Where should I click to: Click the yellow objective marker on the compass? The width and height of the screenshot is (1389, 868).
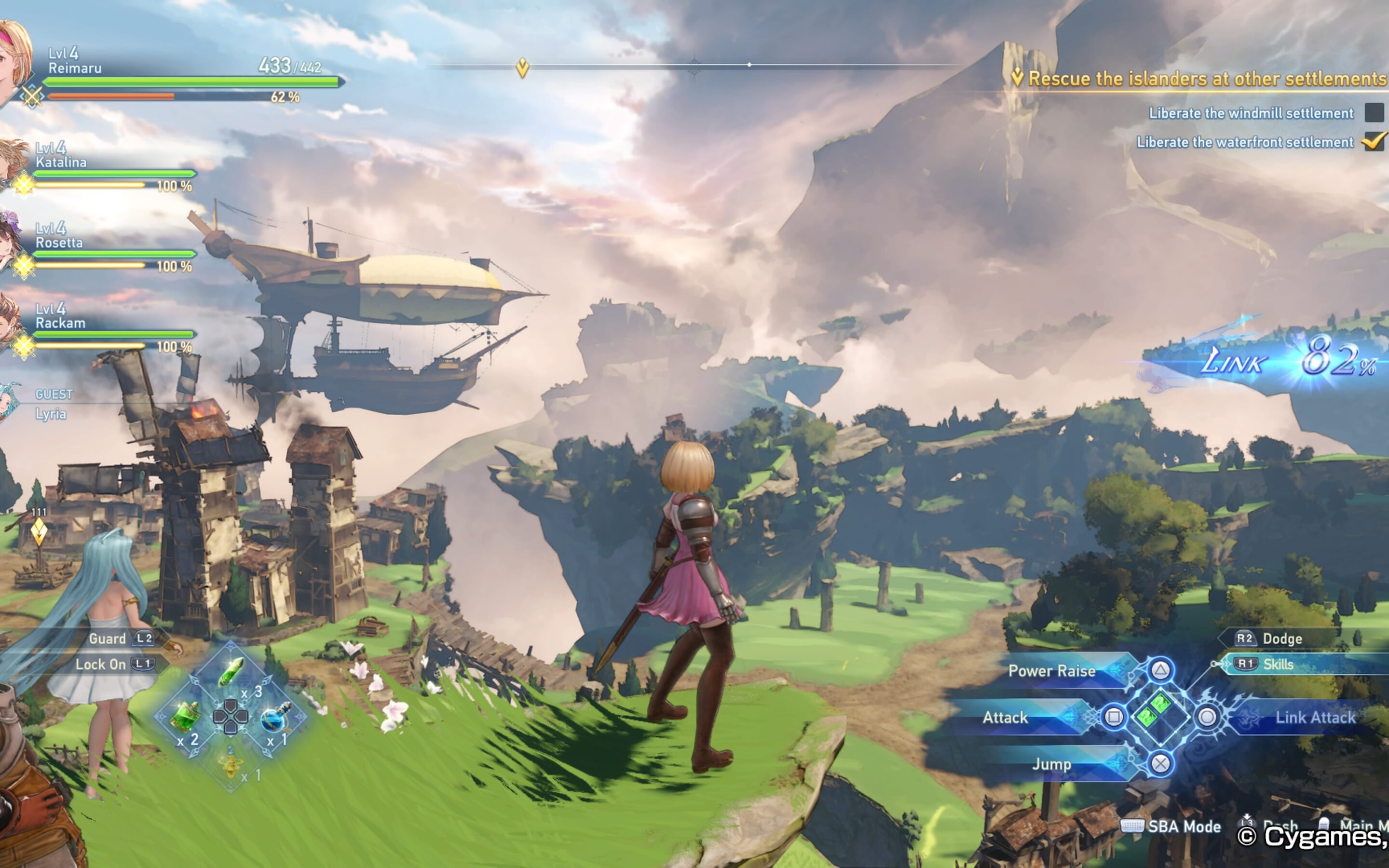pyautogui.click(x=522, y=68)
